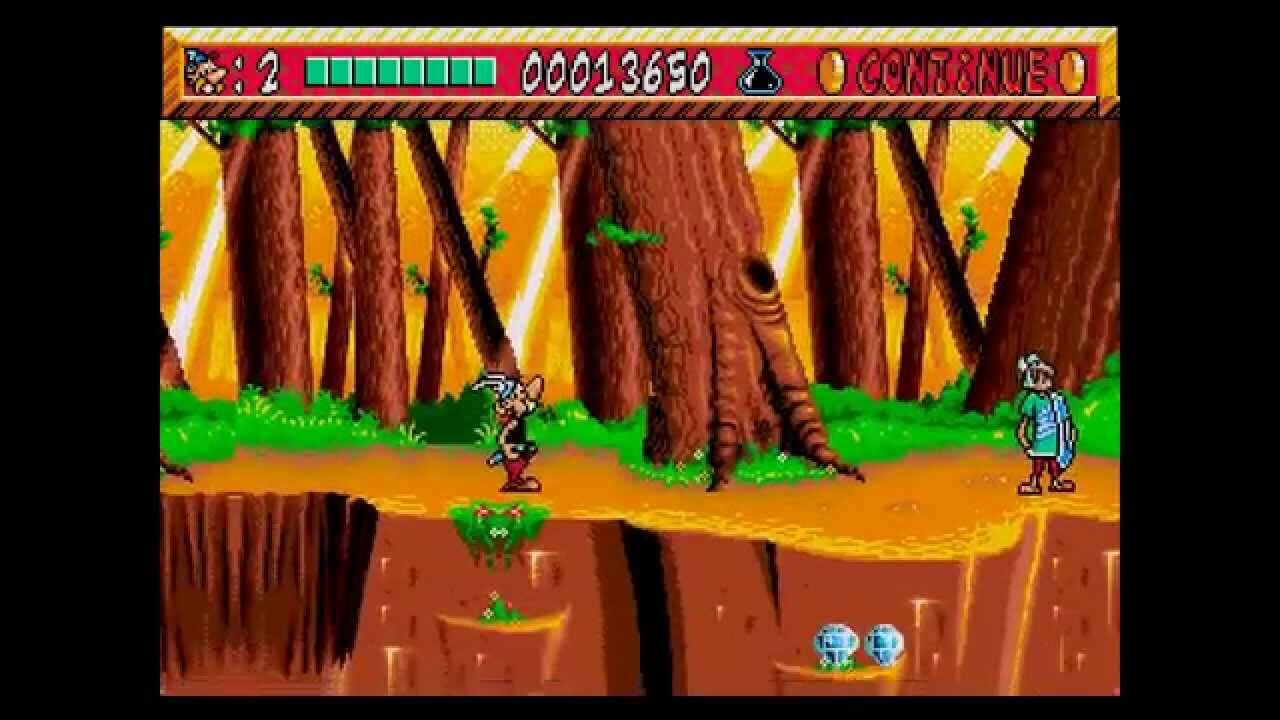Choose the red CONTINUE label

click(952, 73)
